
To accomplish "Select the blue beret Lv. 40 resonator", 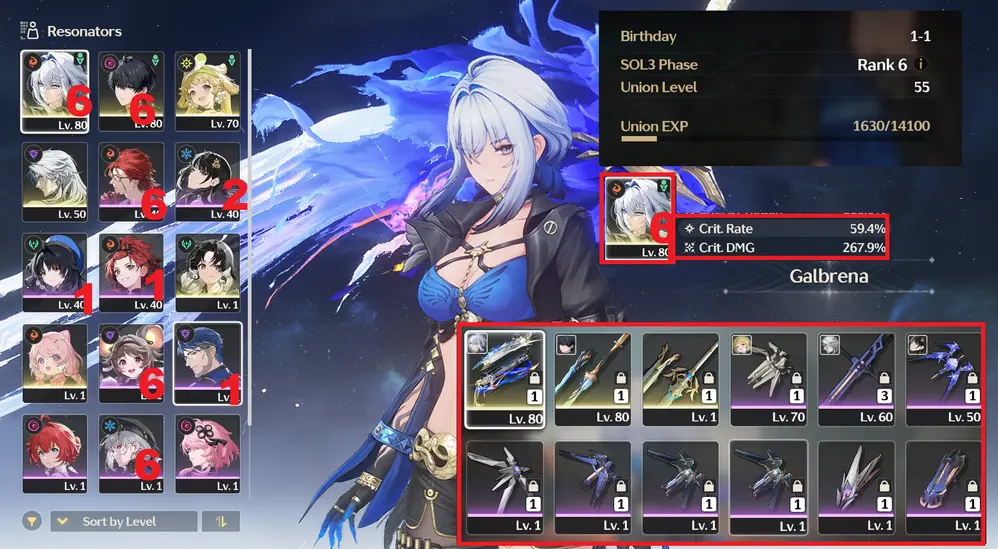I will point(54,272).
